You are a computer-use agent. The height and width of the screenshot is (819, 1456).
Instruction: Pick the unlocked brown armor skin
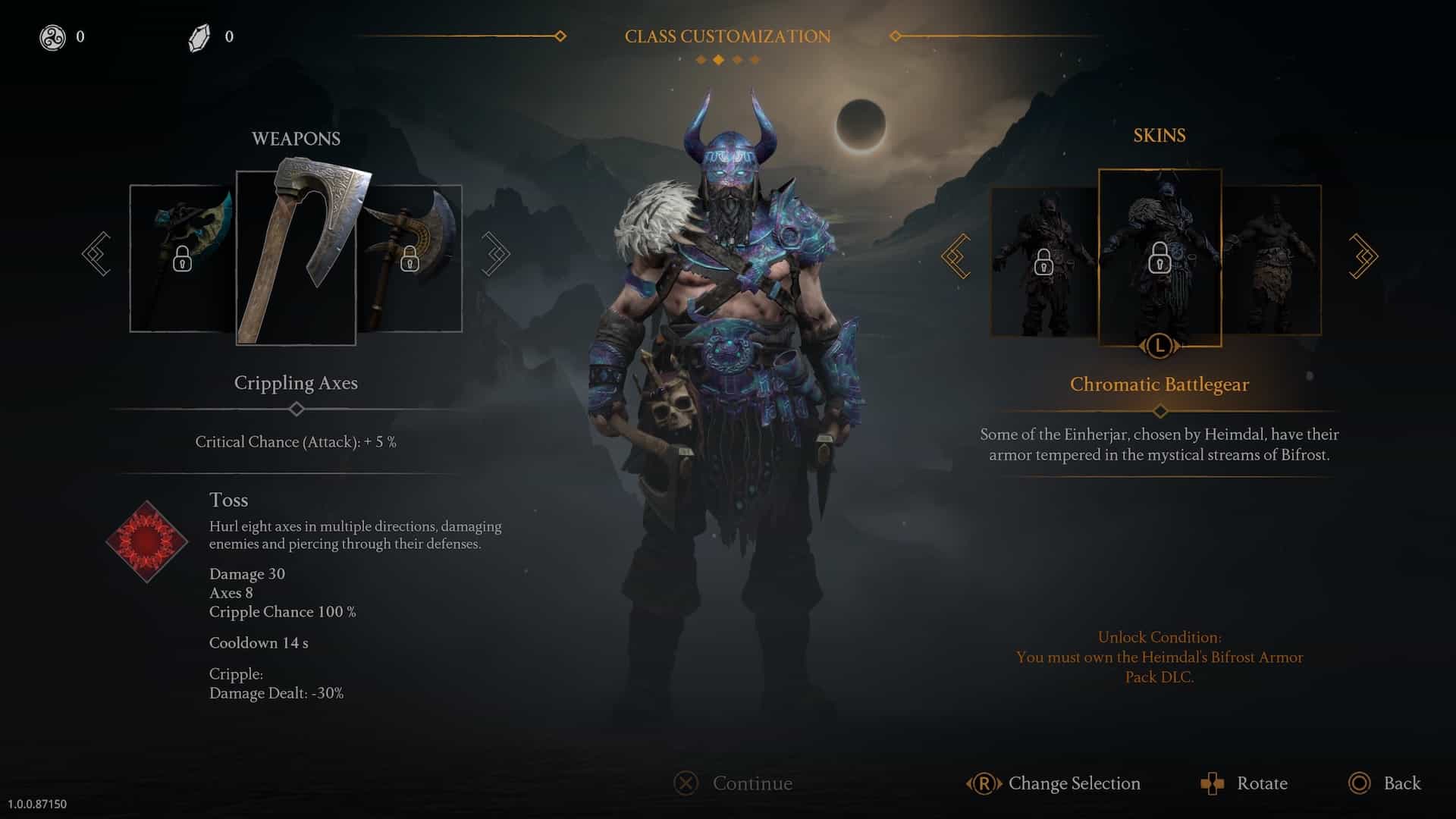coord(1272,261)
